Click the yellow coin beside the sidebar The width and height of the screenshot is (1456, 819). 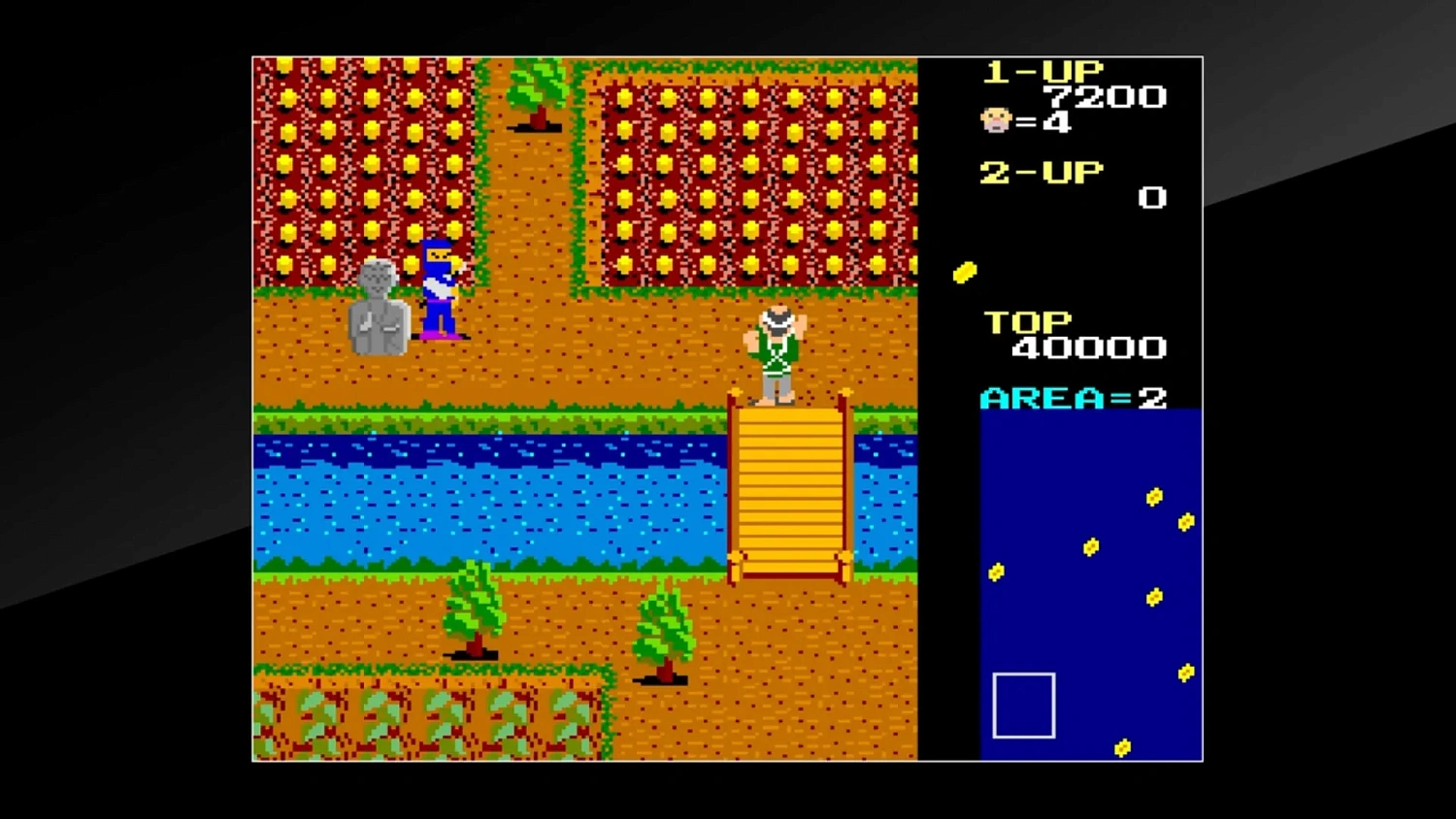[x=963, y=271]
